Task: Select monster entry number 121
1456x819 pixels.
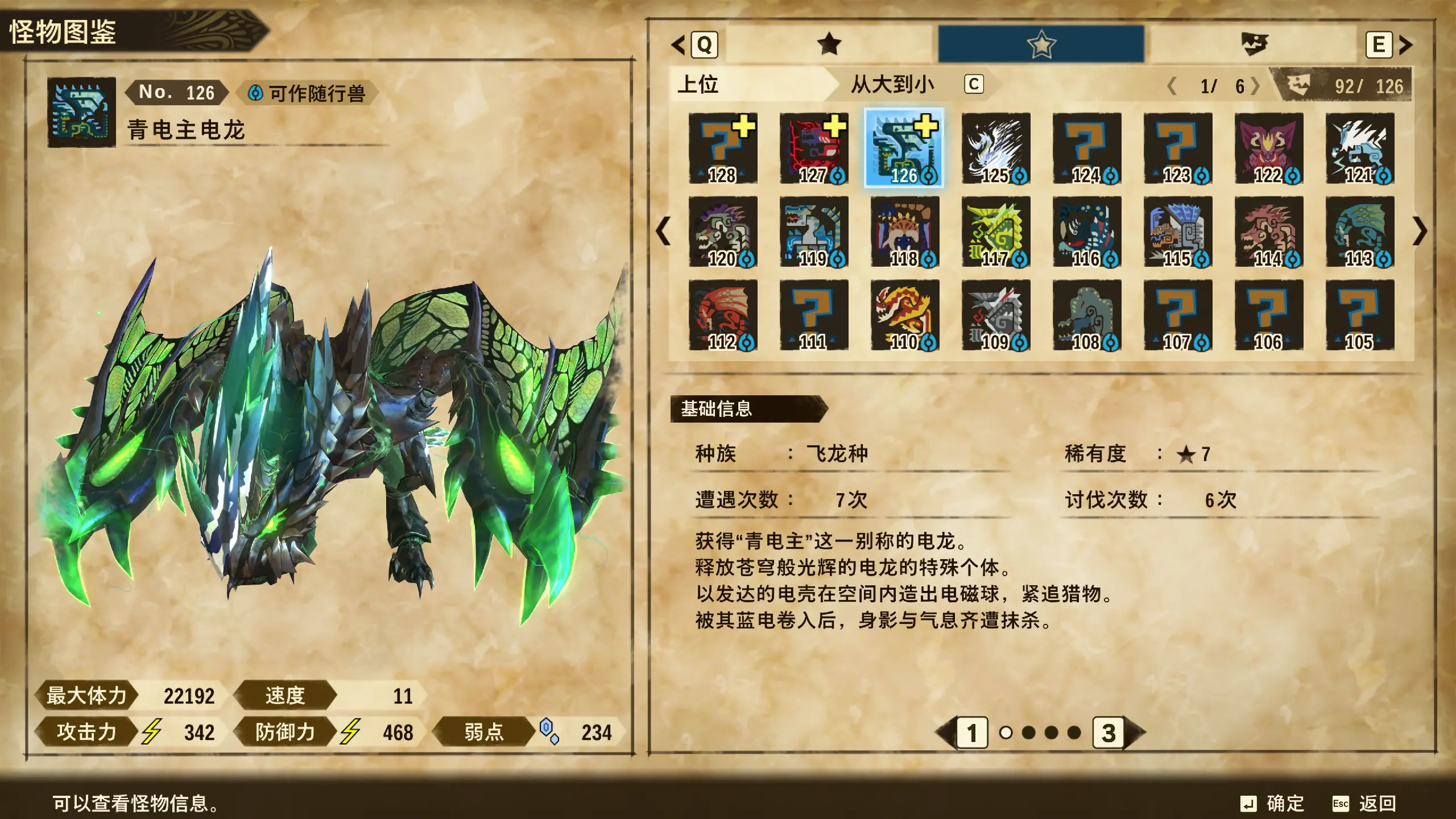Action: click(x=1360, y=148)
